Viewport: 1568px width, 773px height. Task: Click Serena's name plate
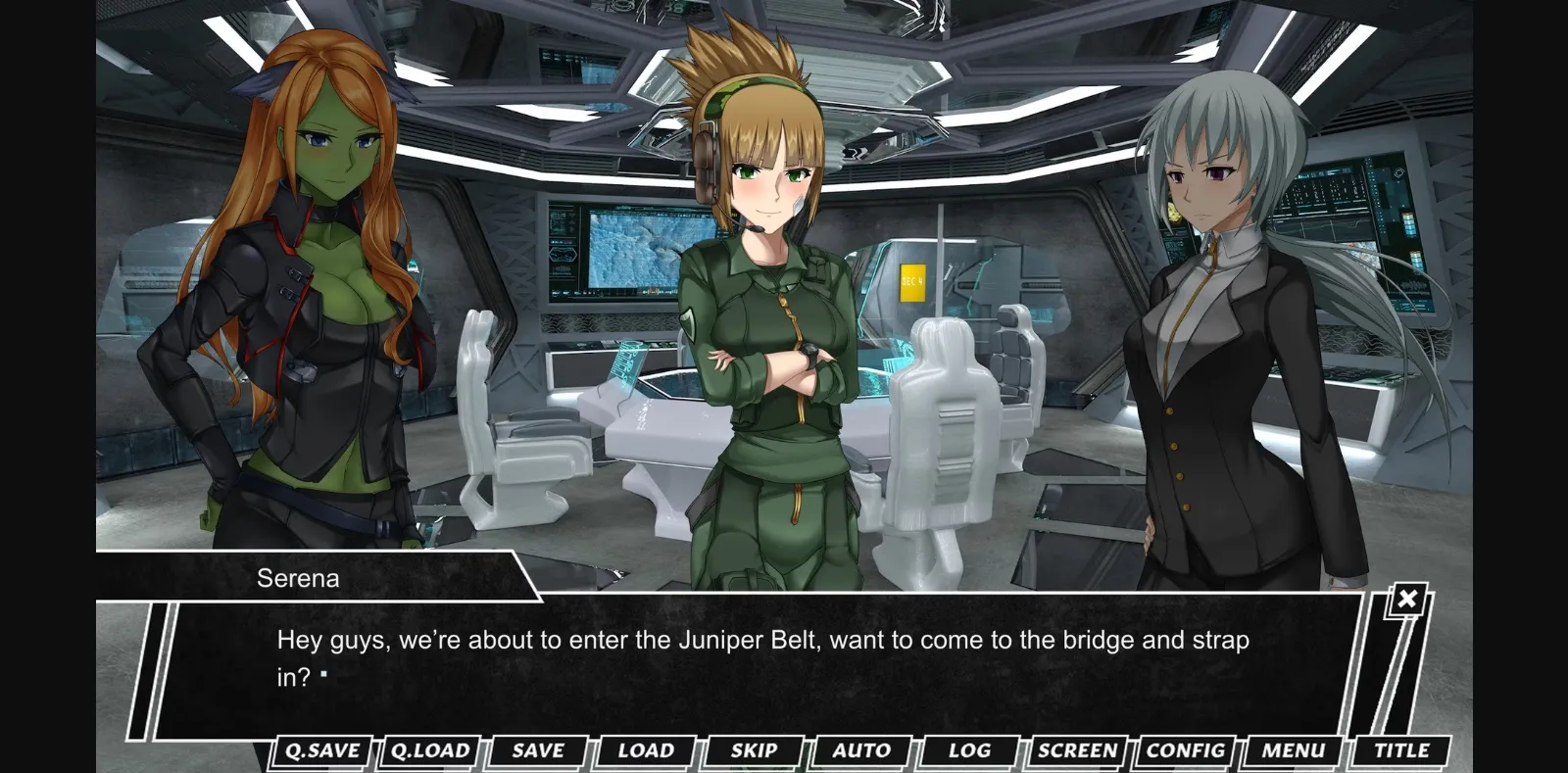(x=299, y=578)
